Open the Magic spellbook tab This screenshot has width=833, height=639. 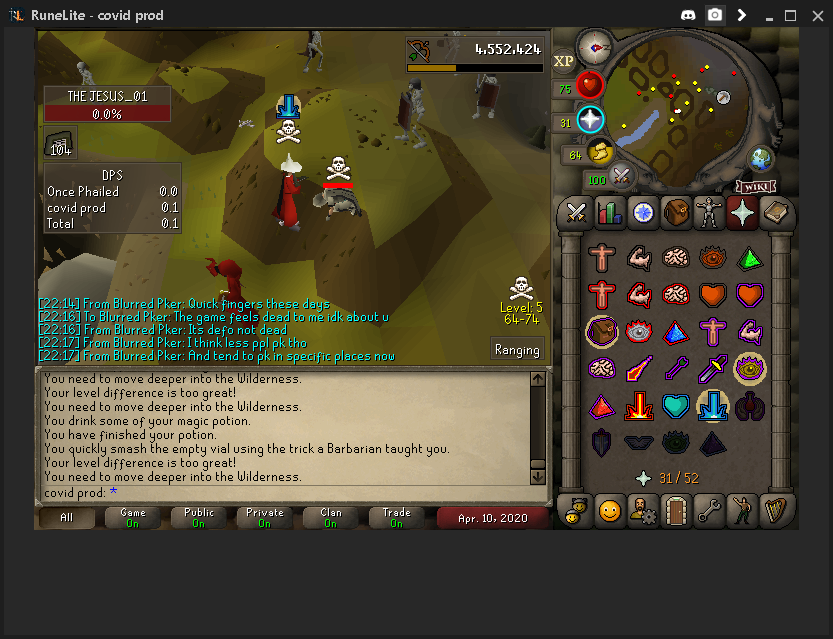tap(774, 212)
